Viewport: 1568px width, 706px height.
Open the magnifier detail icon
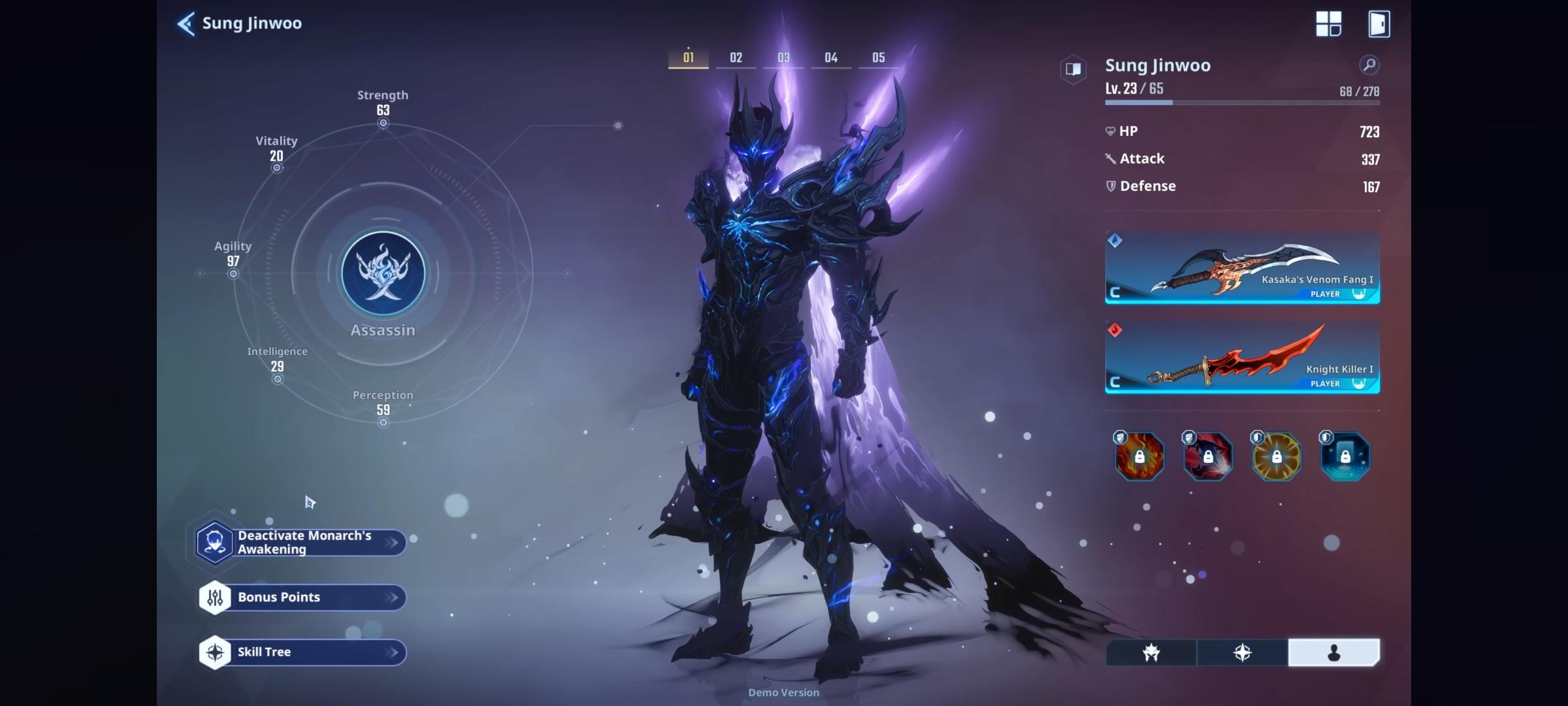click(1369, 65)
